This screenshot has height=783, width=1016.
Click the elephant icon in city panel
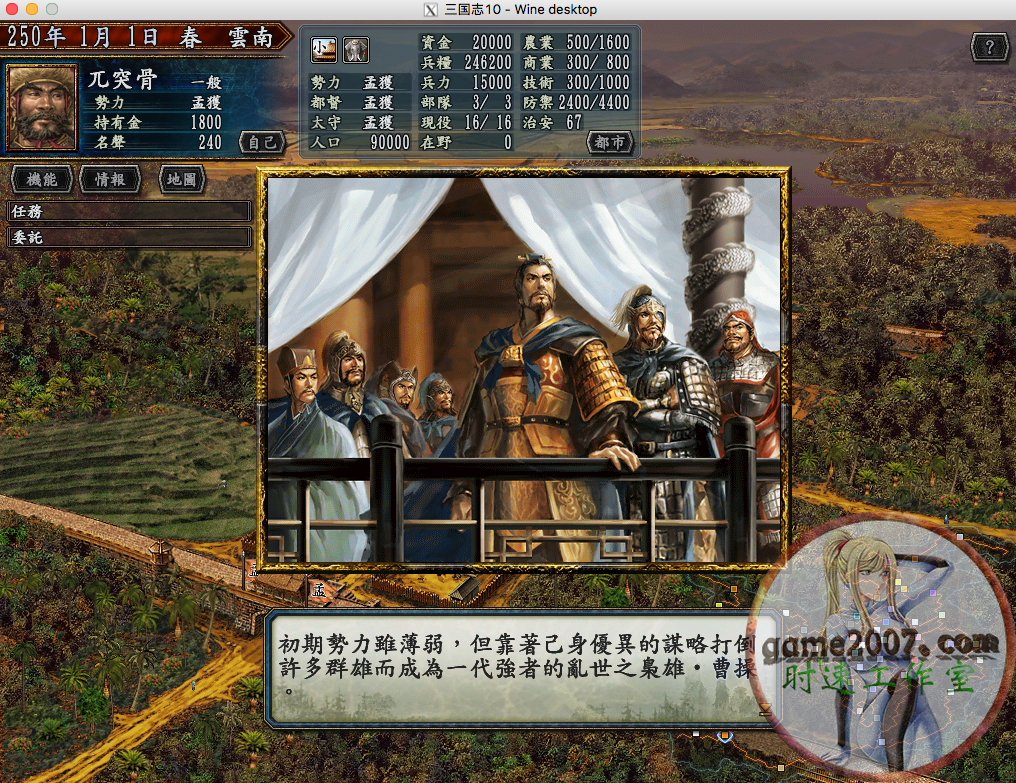point(356,48)
